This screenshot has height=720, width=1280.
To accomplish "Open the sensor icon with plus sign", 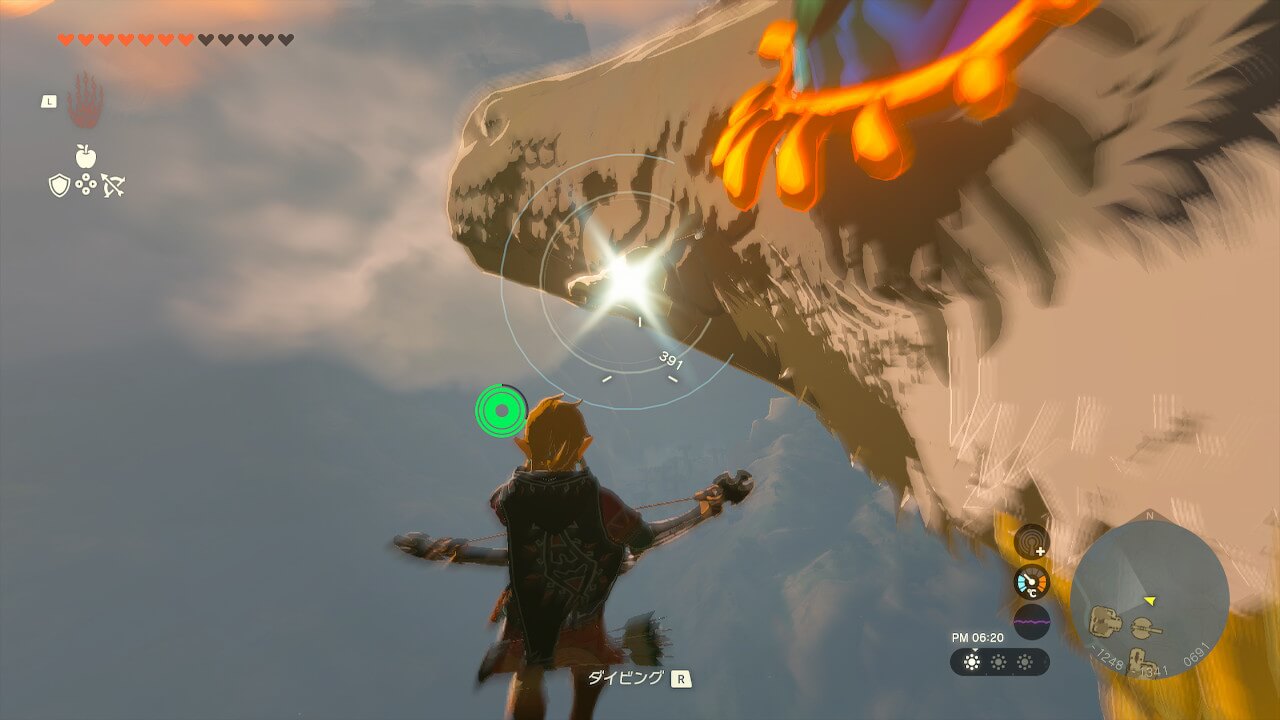I will pyautogui.click(x=1032, y=542).
